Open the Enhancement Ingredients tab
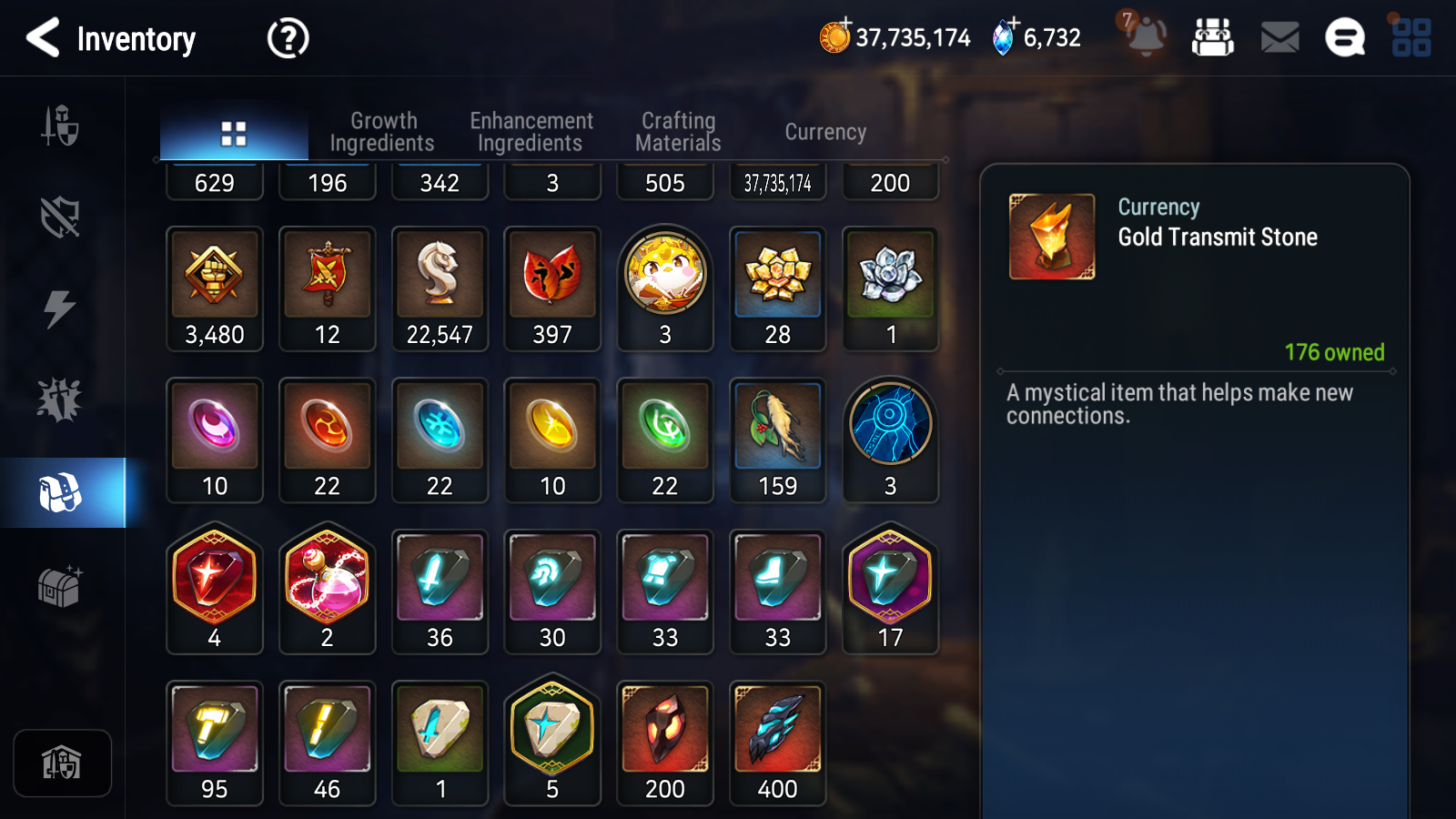 (x=531, y=132)
